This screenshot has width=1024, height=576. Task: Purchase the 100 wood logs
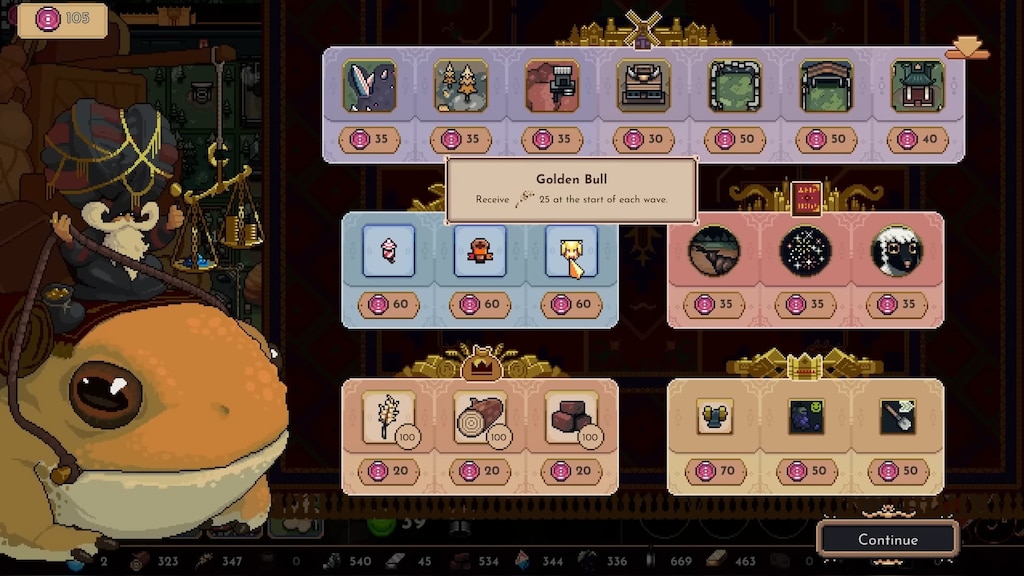480,417
